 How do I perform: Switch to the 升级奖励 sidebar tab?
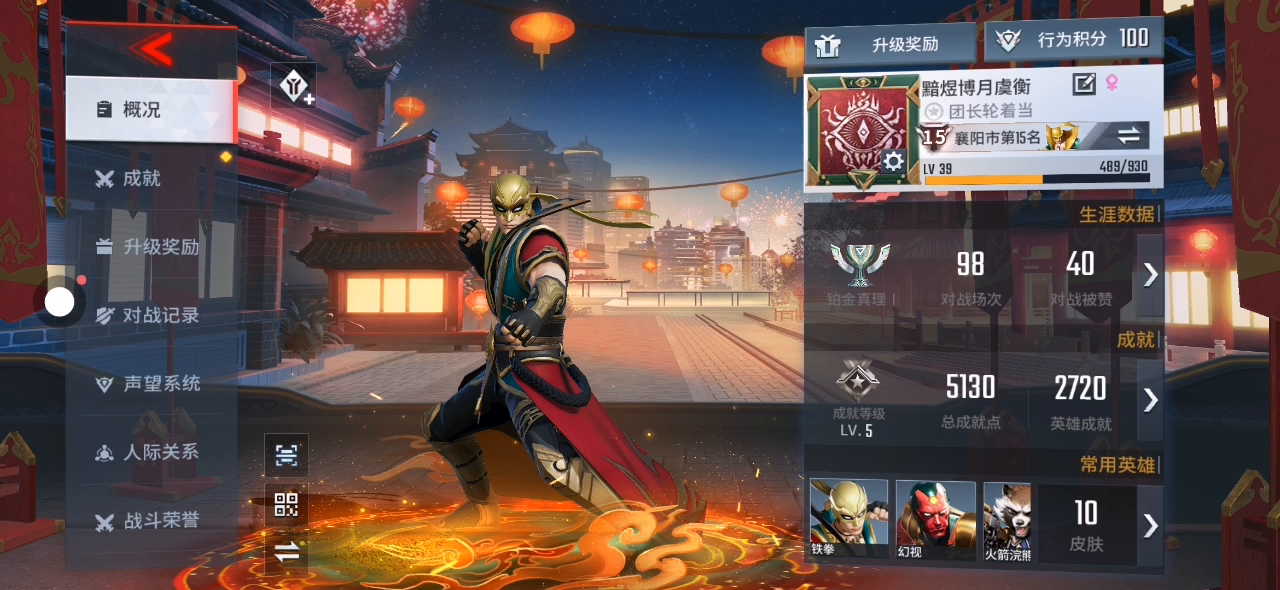tap(150, 247)
